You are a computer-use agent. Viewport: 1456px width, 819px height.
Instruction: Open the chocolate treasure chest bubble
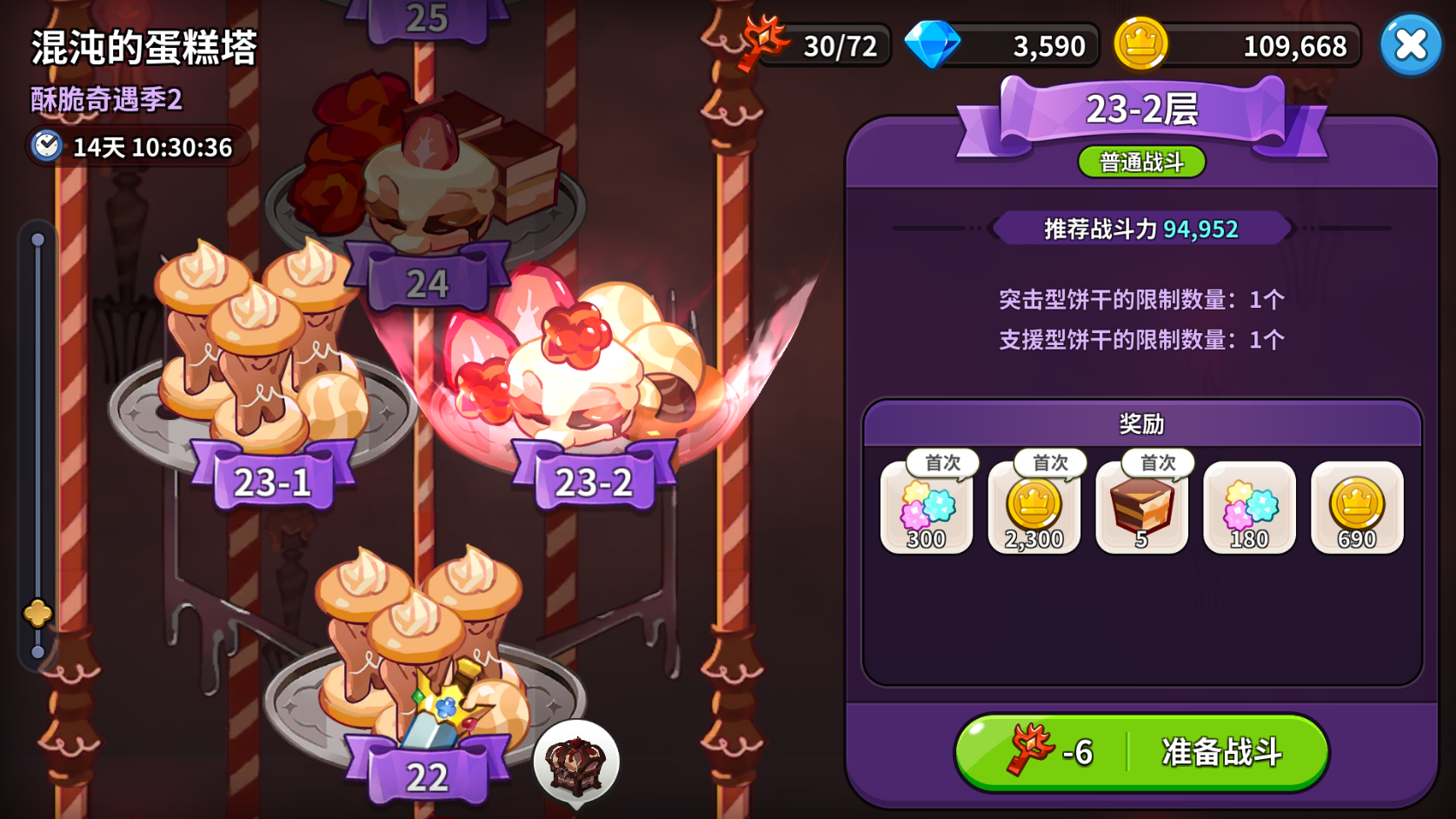(x=575, y=763)
